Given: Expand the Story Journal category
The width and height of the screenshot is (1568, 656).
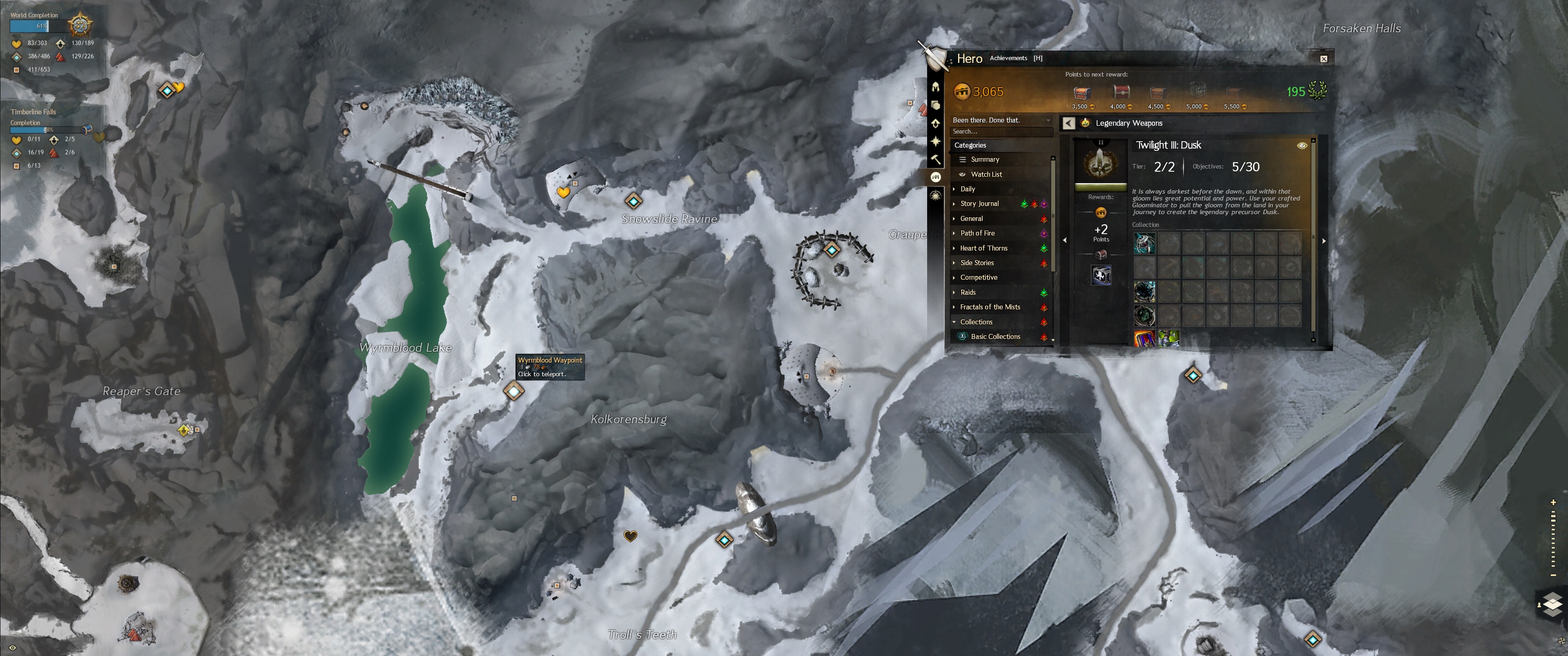Looking at the screenshot, I should [x=979, y=204].
